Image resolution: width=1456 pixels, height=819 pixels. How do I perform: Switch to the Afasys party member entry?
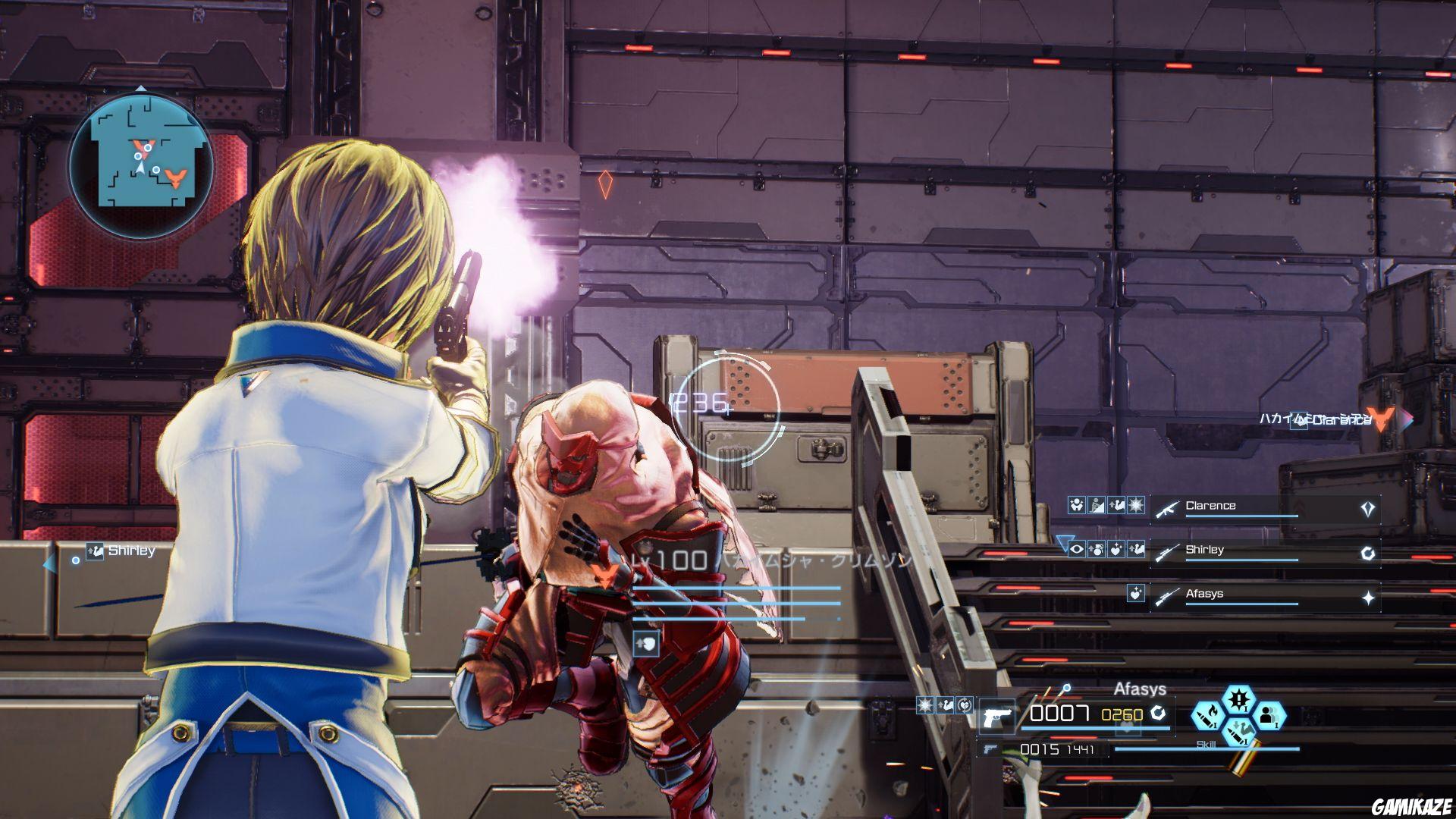(1202, 595)
